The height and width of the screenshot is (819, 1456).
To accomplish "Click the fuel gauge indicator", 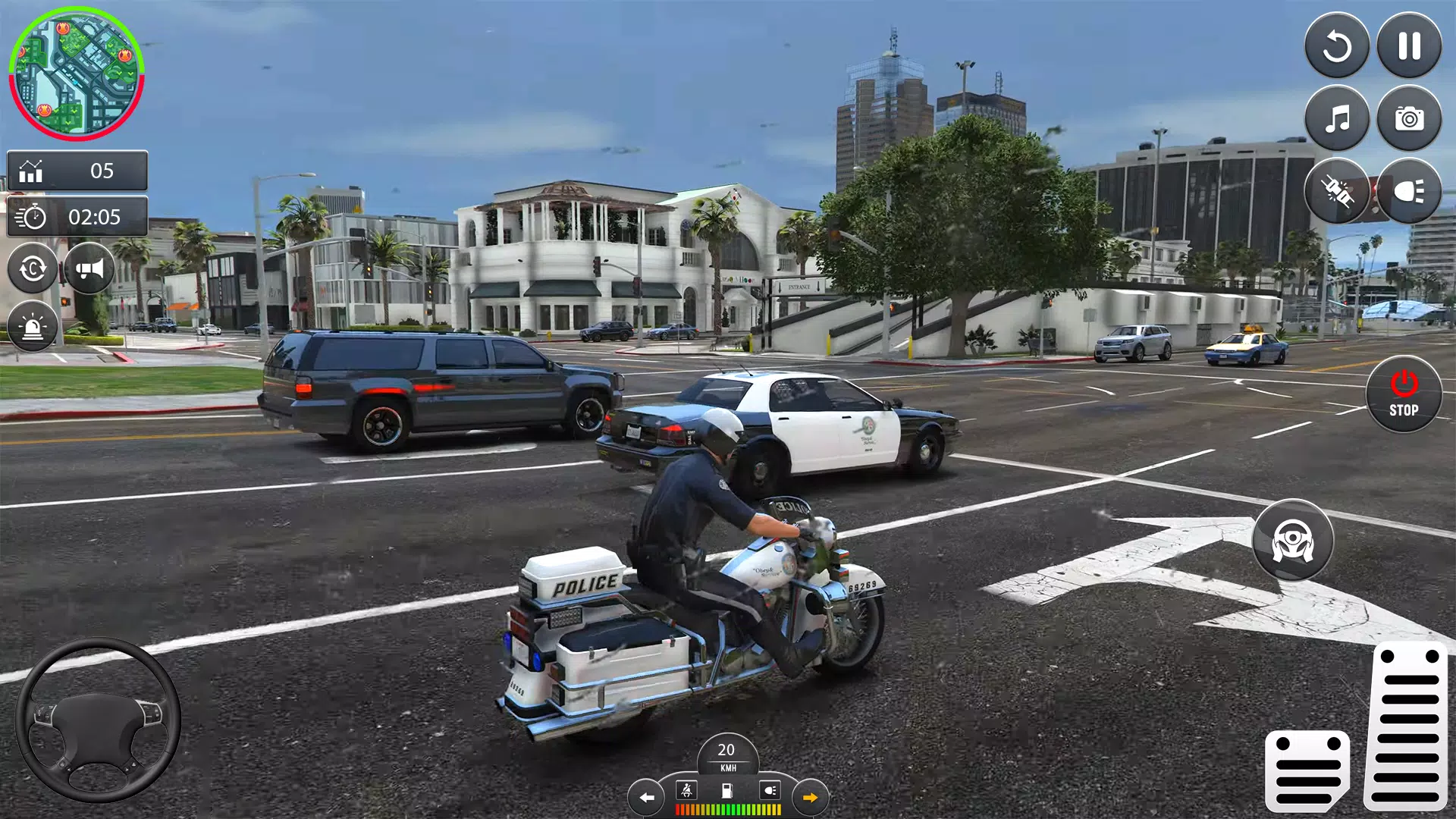I will pyautogui.click(x=727, y=792).
